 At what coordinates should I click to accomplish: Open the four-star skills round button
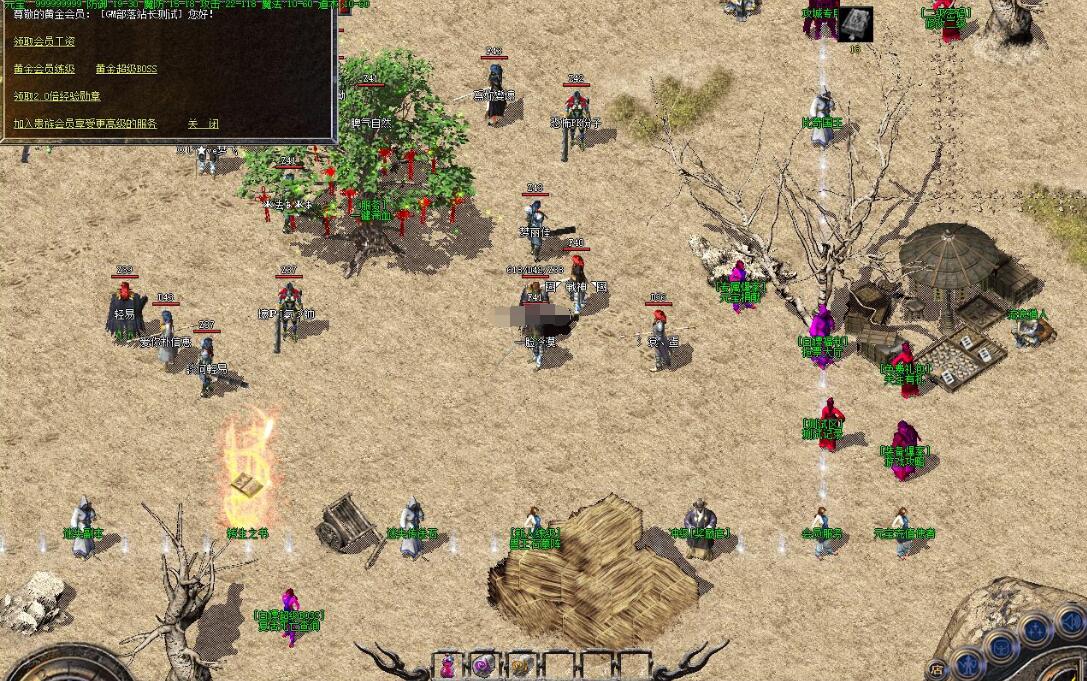(x=1034, y=628)
